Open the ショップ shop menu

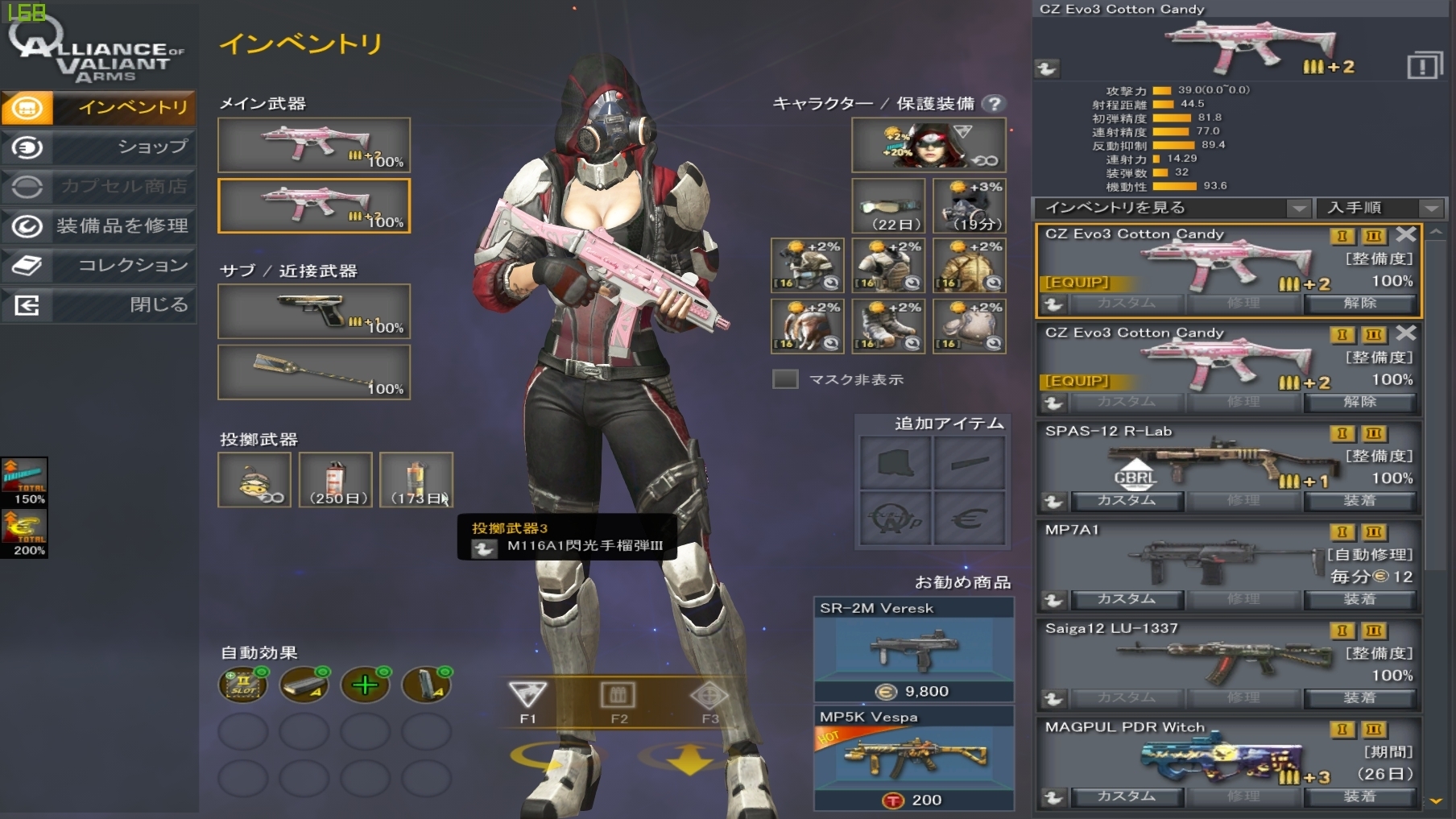[98, 147]
